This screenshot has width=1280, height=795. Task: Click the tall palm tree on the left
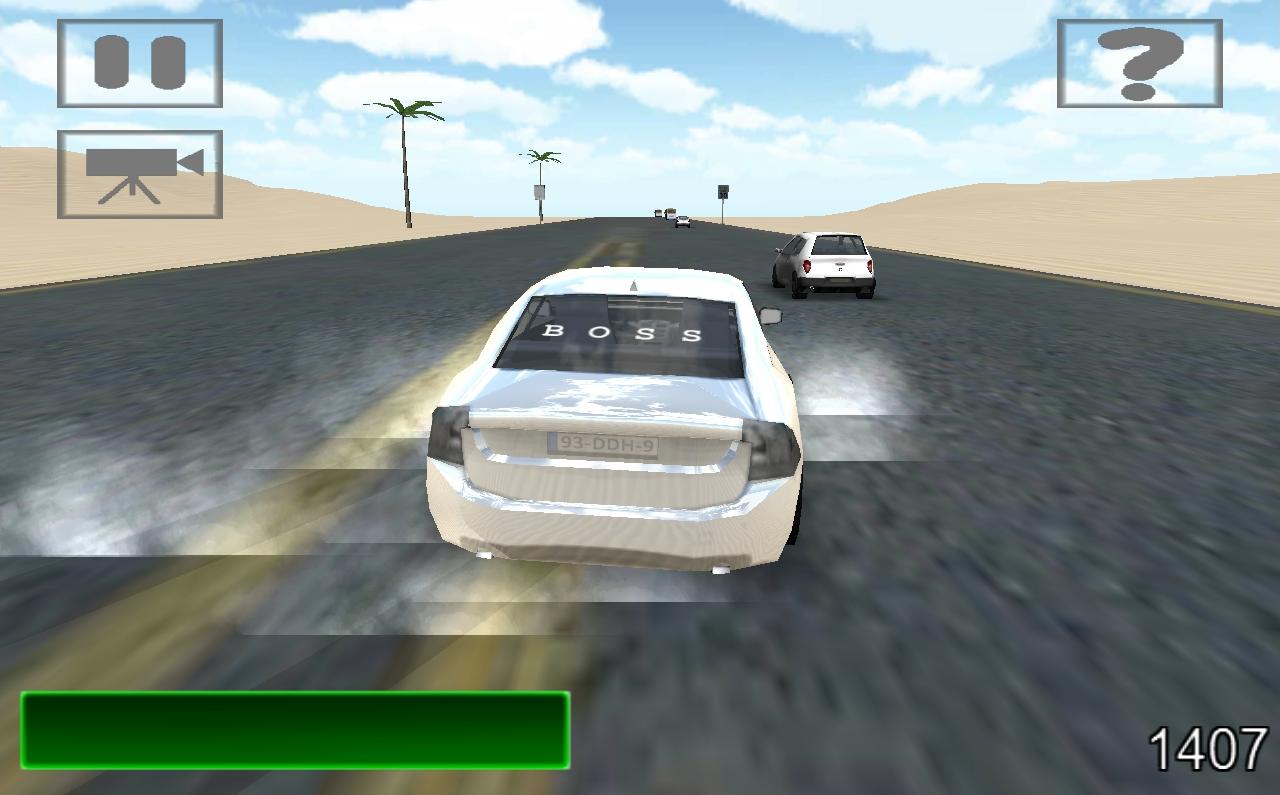[406, 150]
